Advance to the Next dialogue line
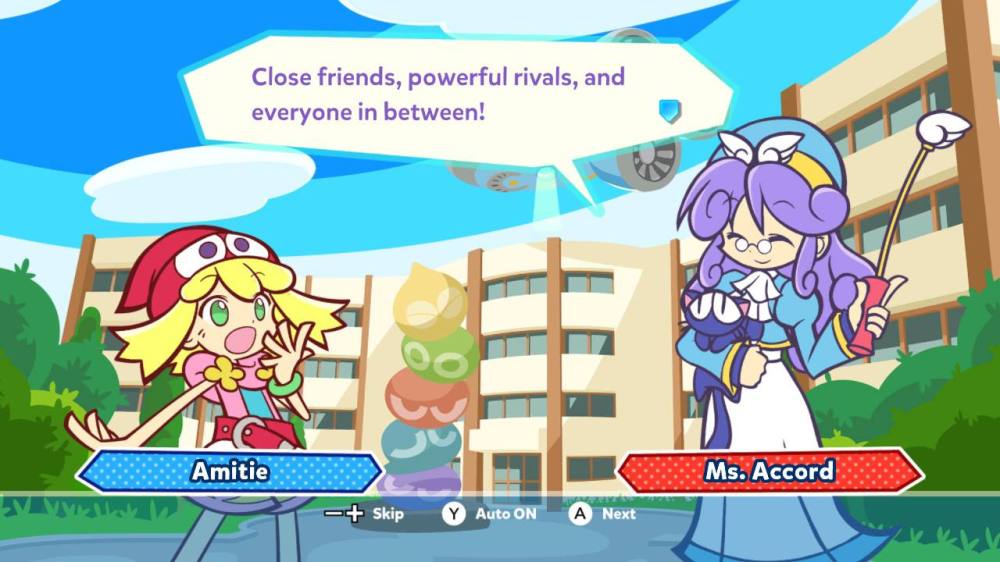This screenshot has height=562, width=1000. point(603,514)
